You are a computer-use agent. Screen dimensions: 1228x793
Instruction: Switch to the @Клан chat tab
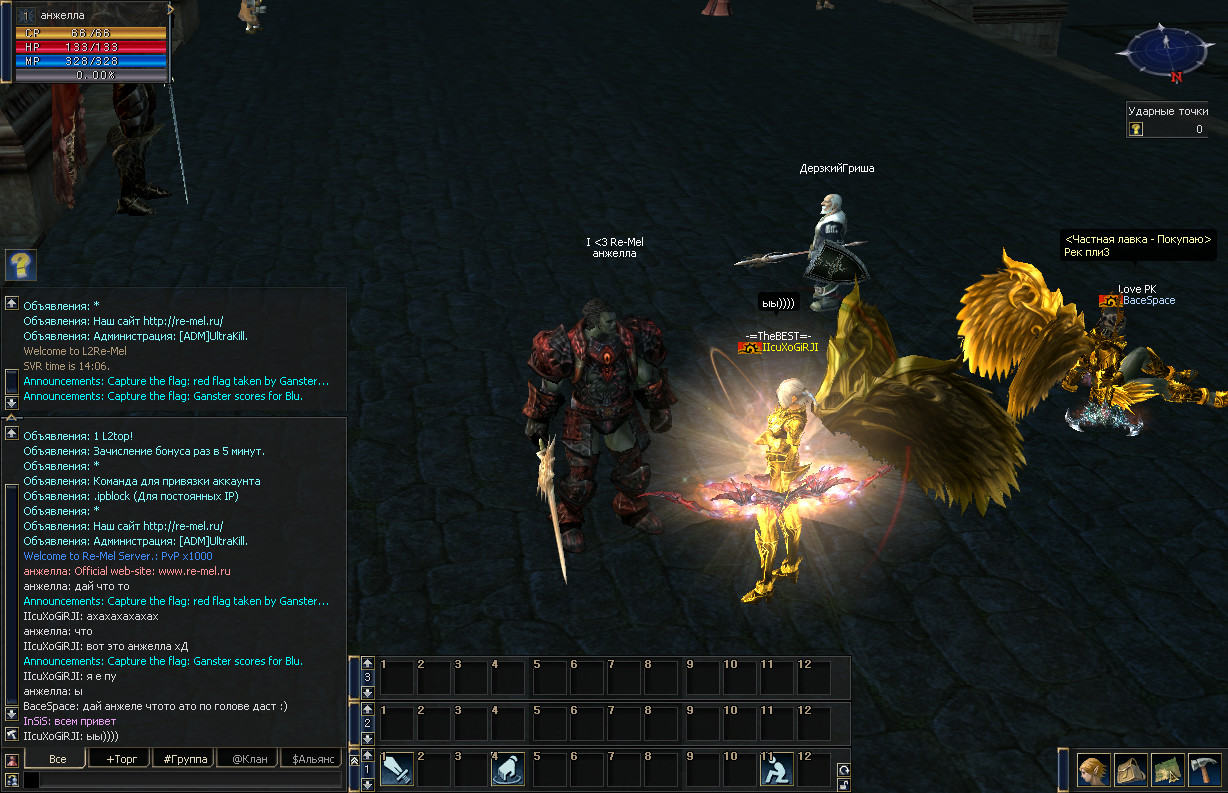point(246,759)
